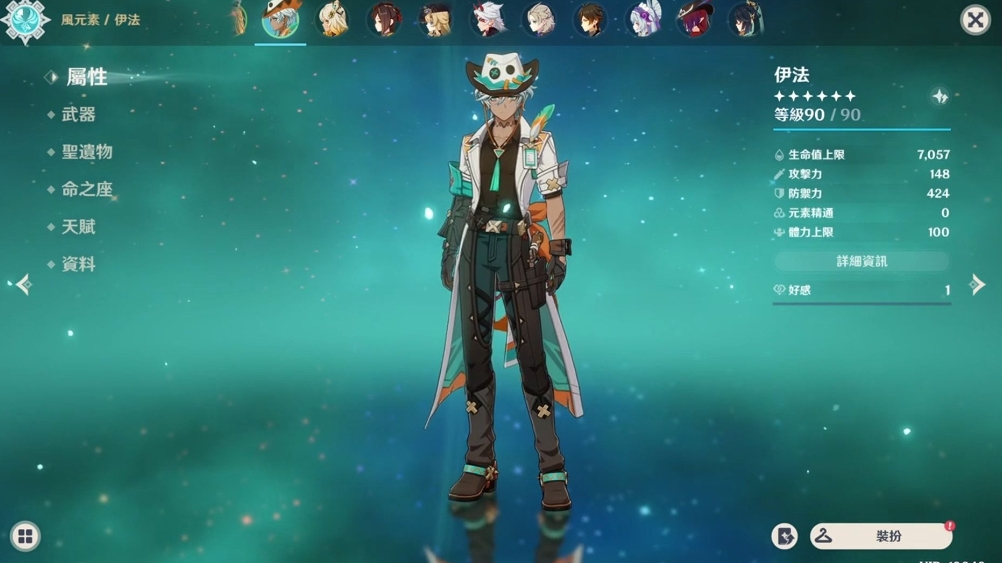
Task: Open the 命之座 (Constellation) section
Action: [87, 189]
